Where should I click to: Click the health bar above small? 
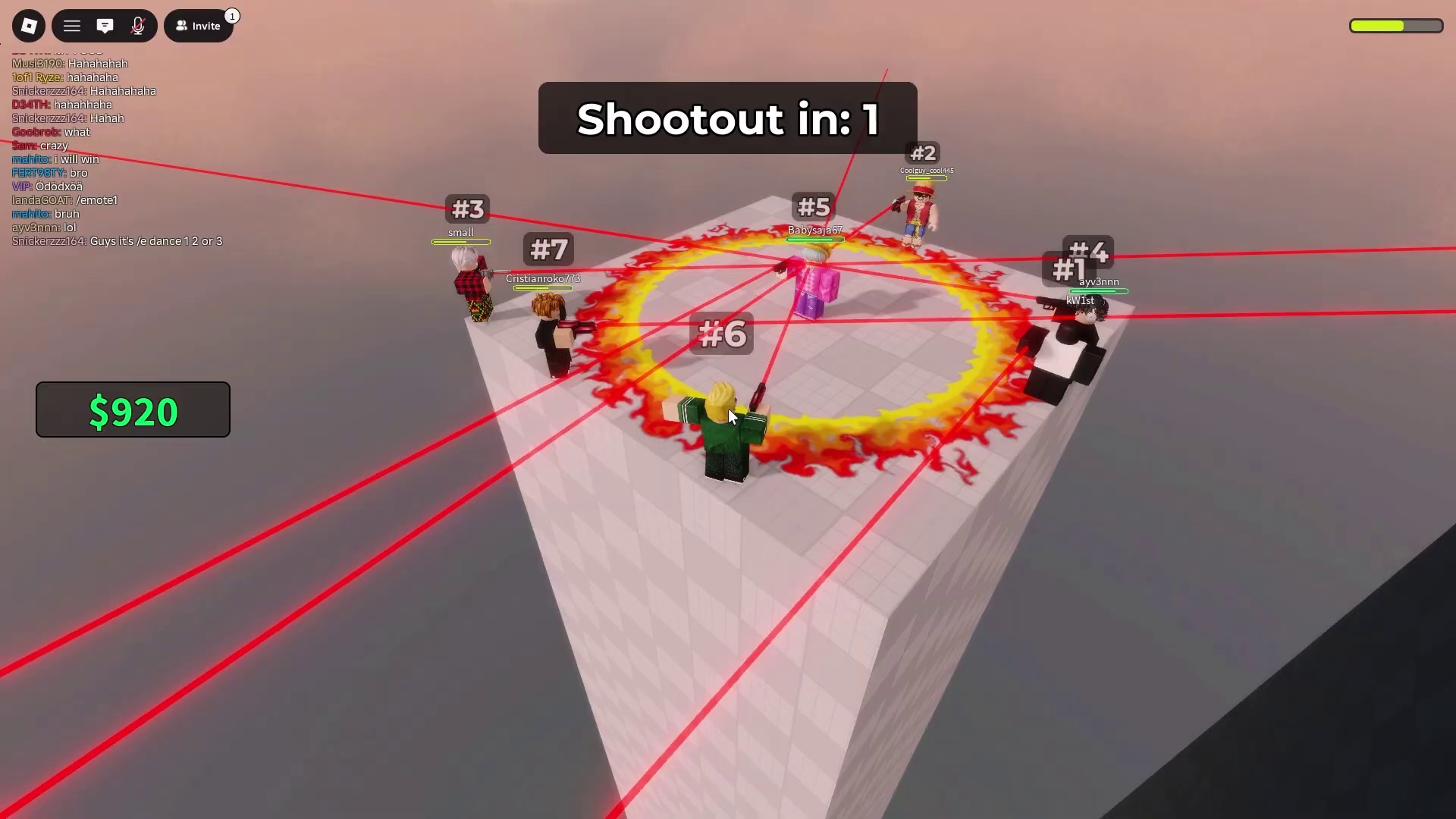(460, 241)
